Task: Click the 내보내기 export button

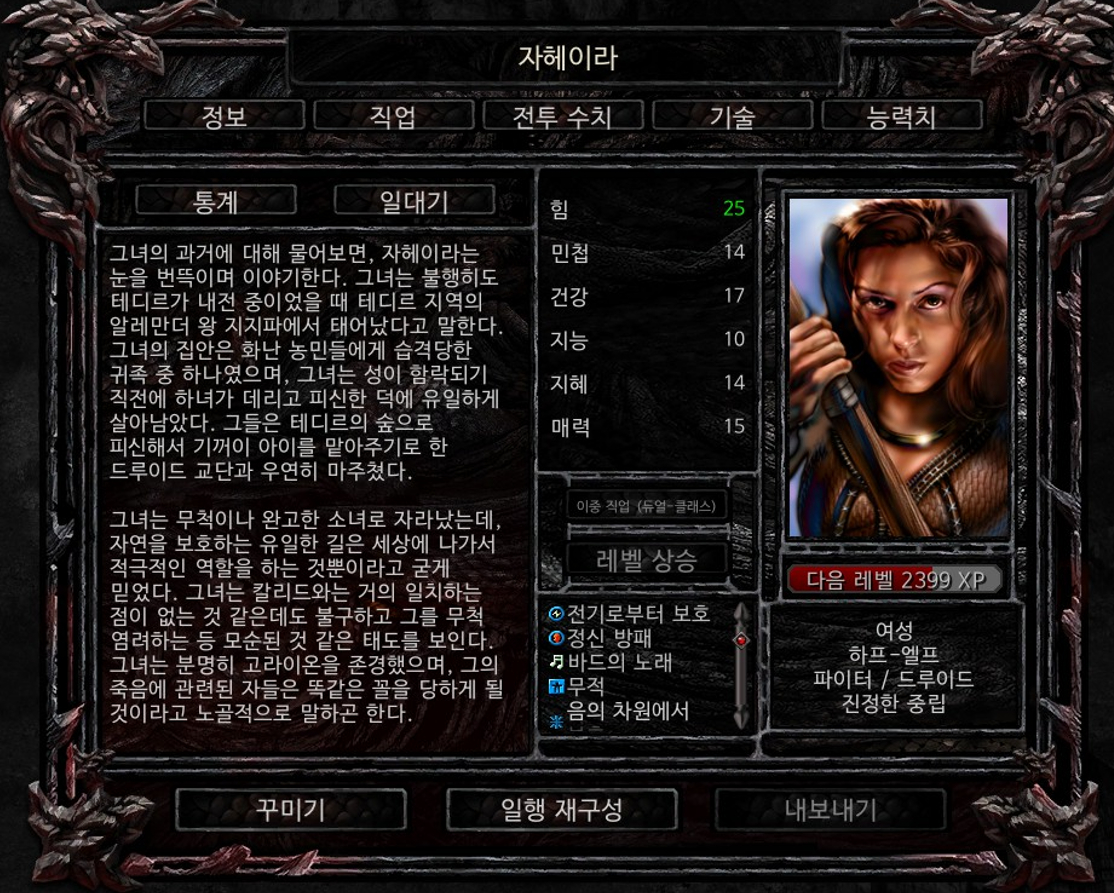Action: tap(830, 809)
